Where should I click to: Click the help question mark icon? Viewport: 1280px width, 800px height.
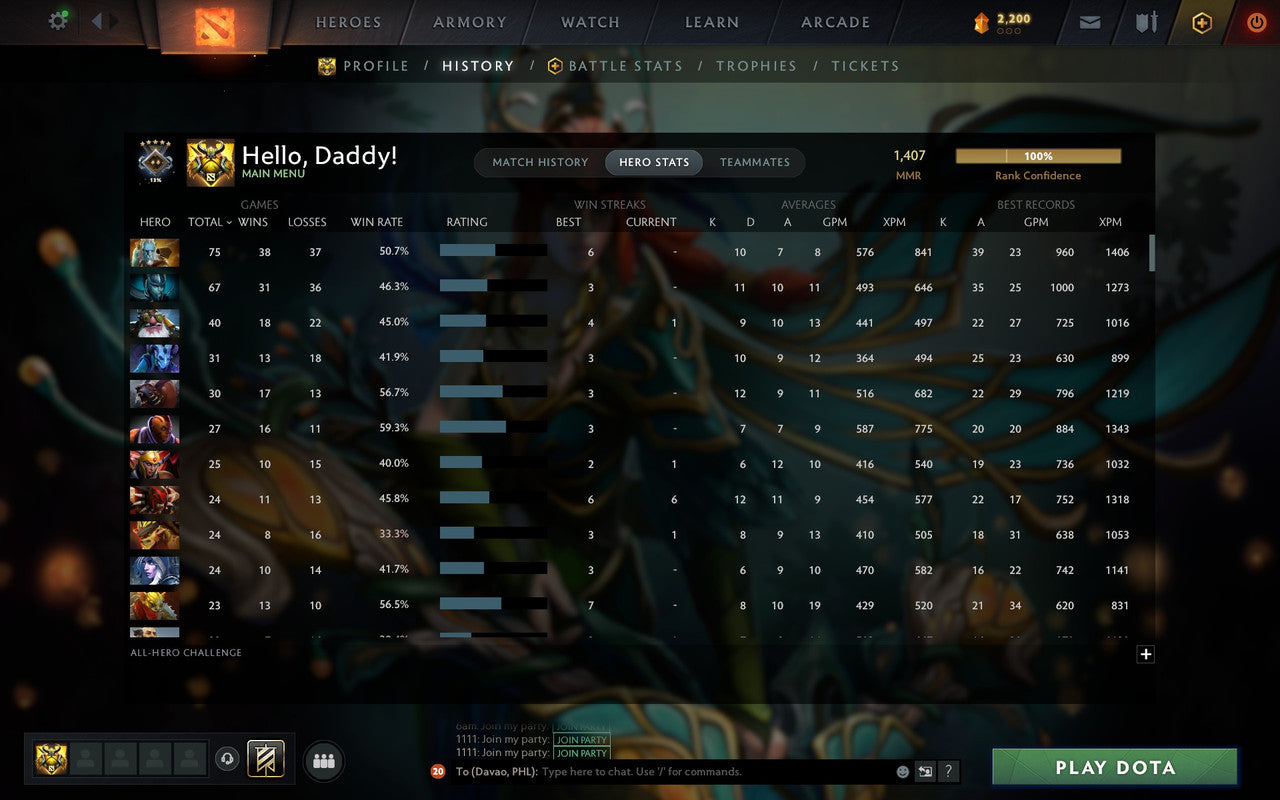pyautogui.click(x=948, y=771)
